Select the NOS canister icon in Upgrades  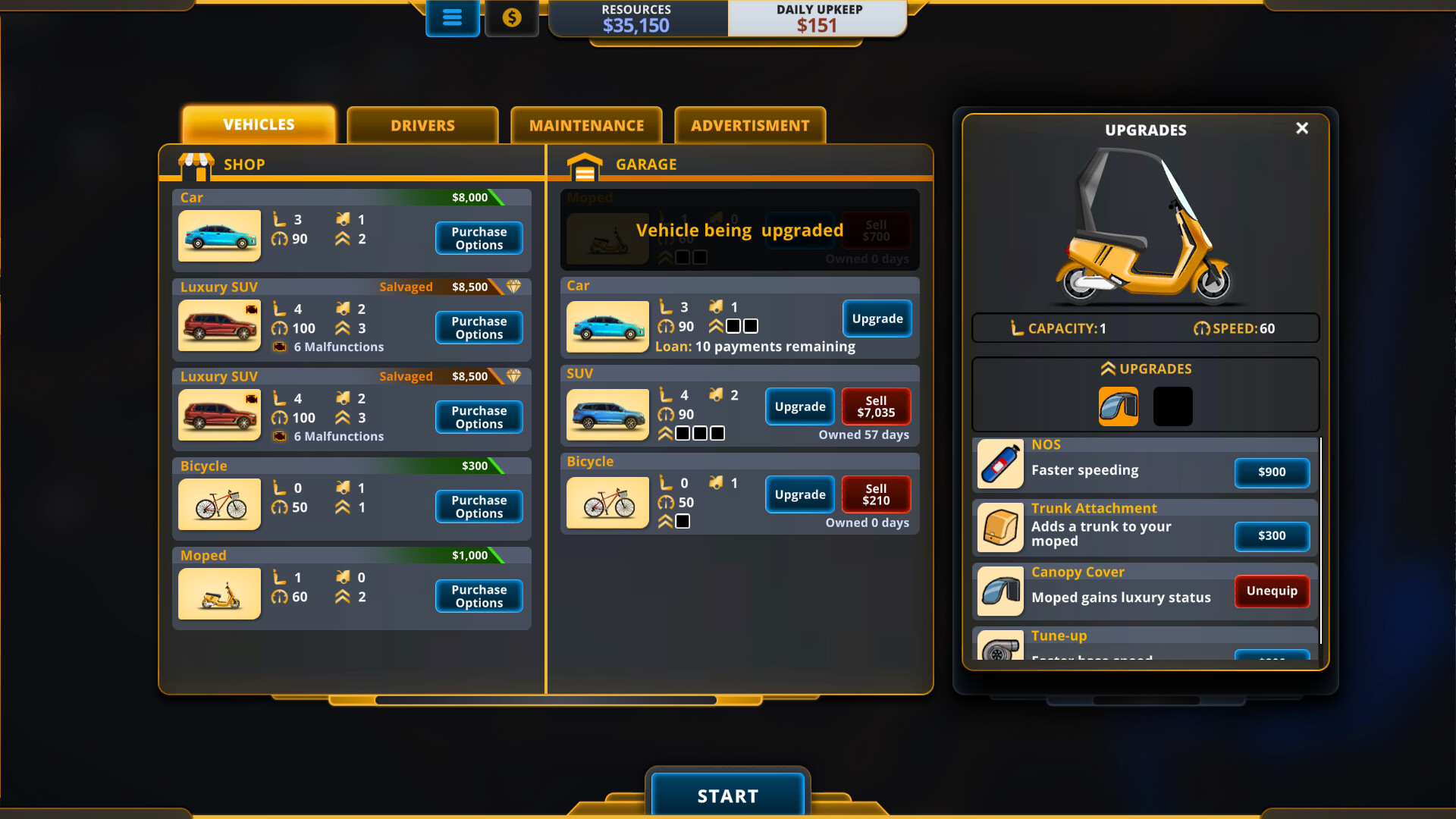tap(1000, 463)
